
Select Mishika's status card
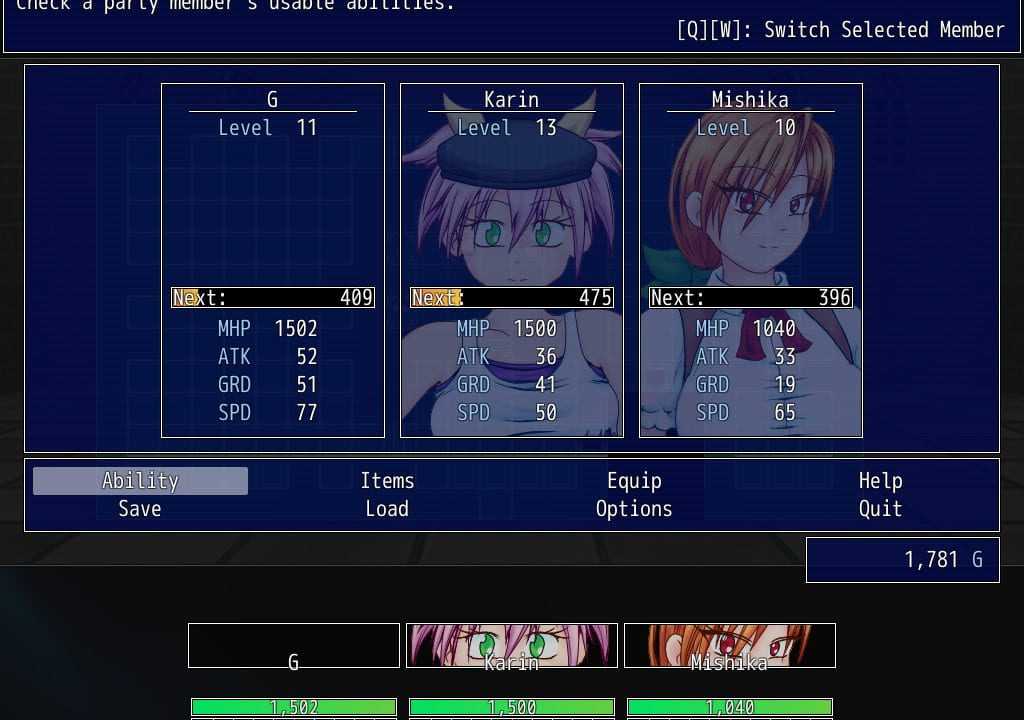pyautogui.click(x=751, y=260)
